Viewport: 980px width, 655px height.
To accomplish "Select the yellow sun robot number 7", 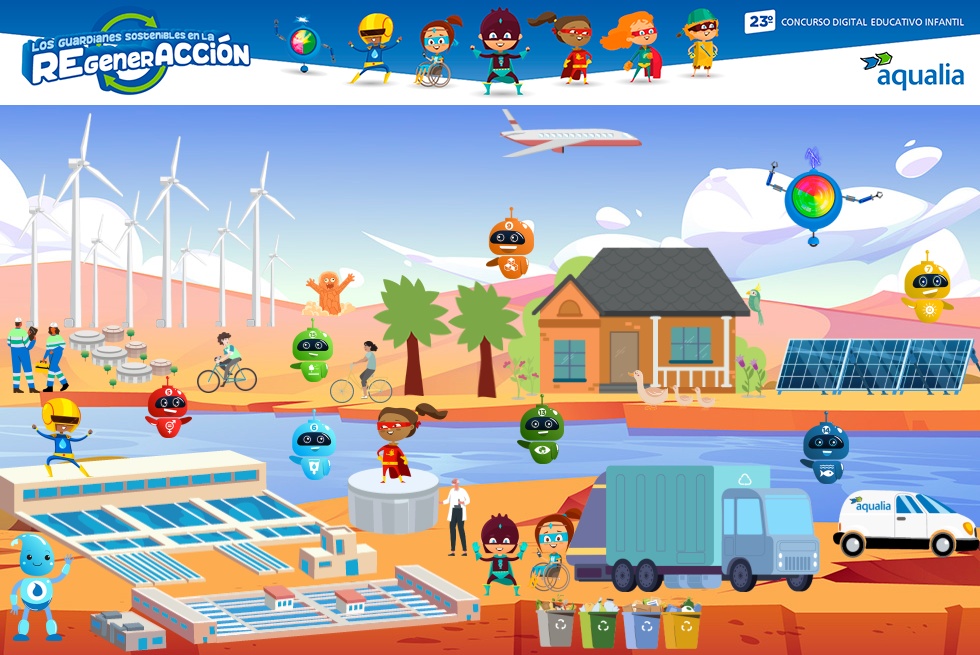I will 927,289.
